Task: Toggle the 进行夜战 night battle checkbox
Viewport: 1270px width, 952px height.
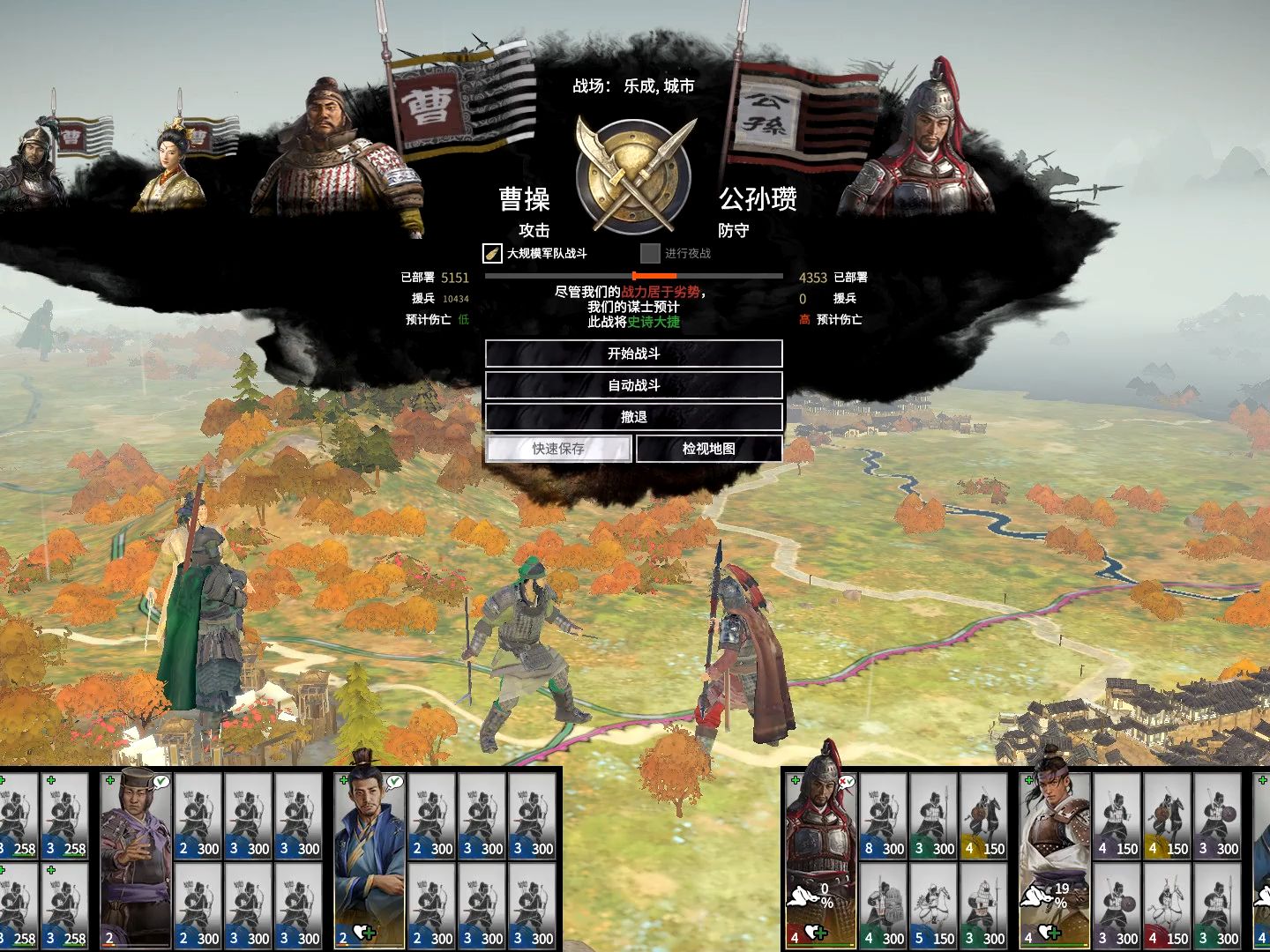Action: pyautogui.click(x=650, y=254)
